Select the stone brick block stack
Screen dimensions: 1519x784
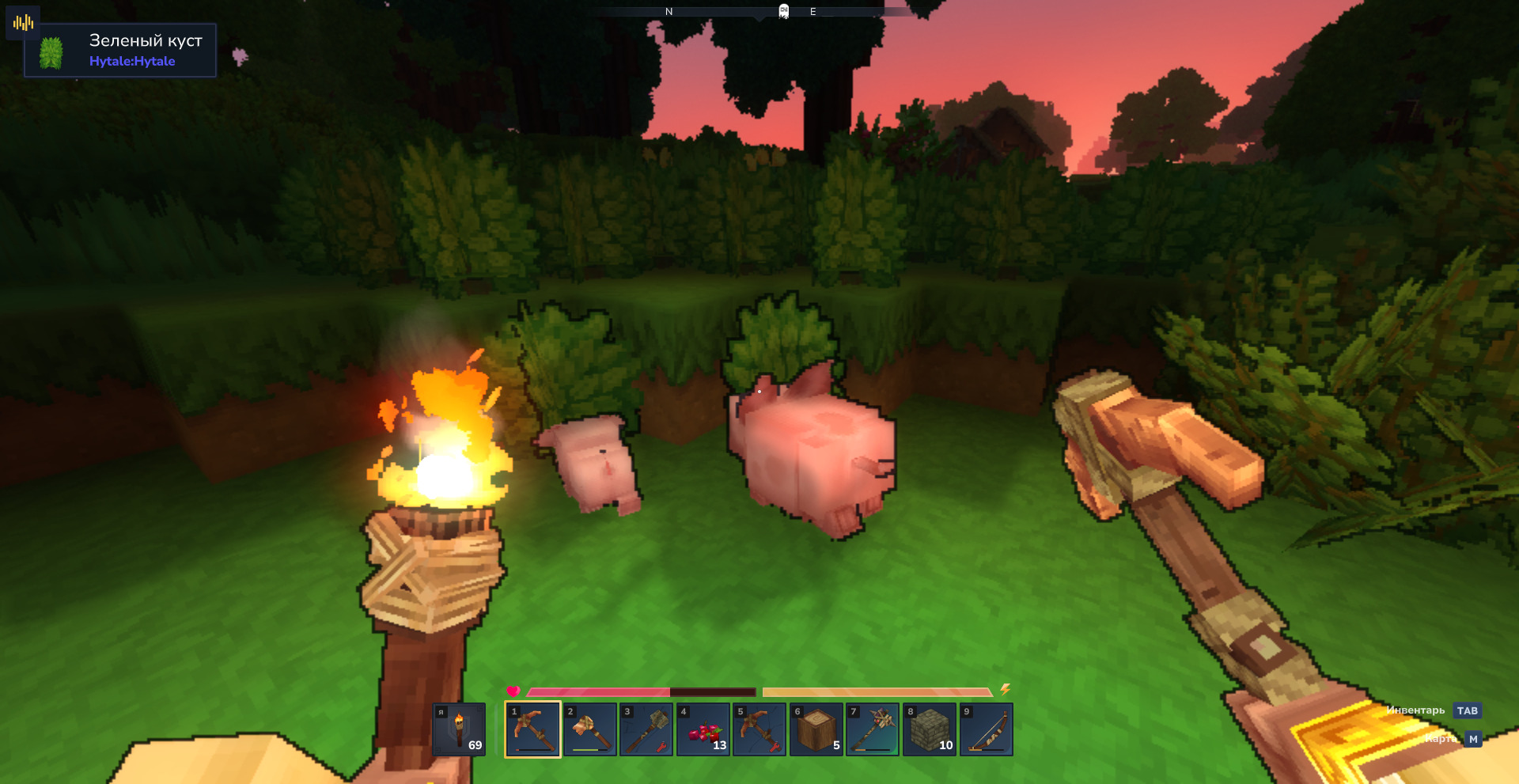tap(930, 729)
